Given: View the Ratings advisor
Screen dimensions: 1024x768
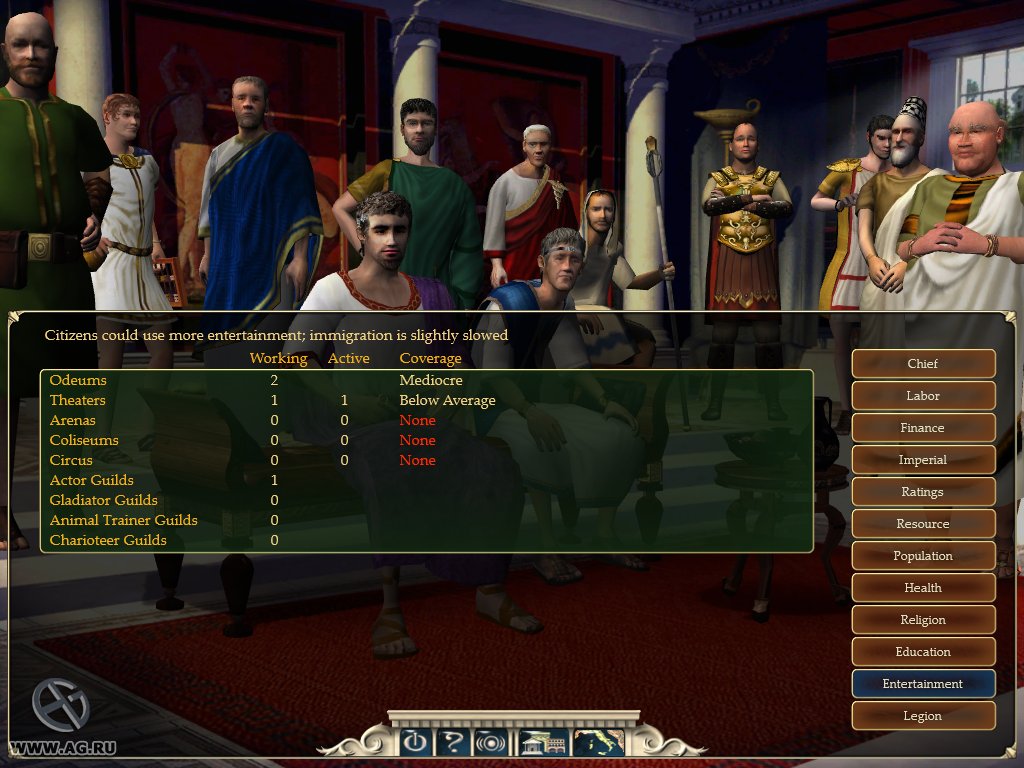Looking at the screenshot, I should pos(923,492).
